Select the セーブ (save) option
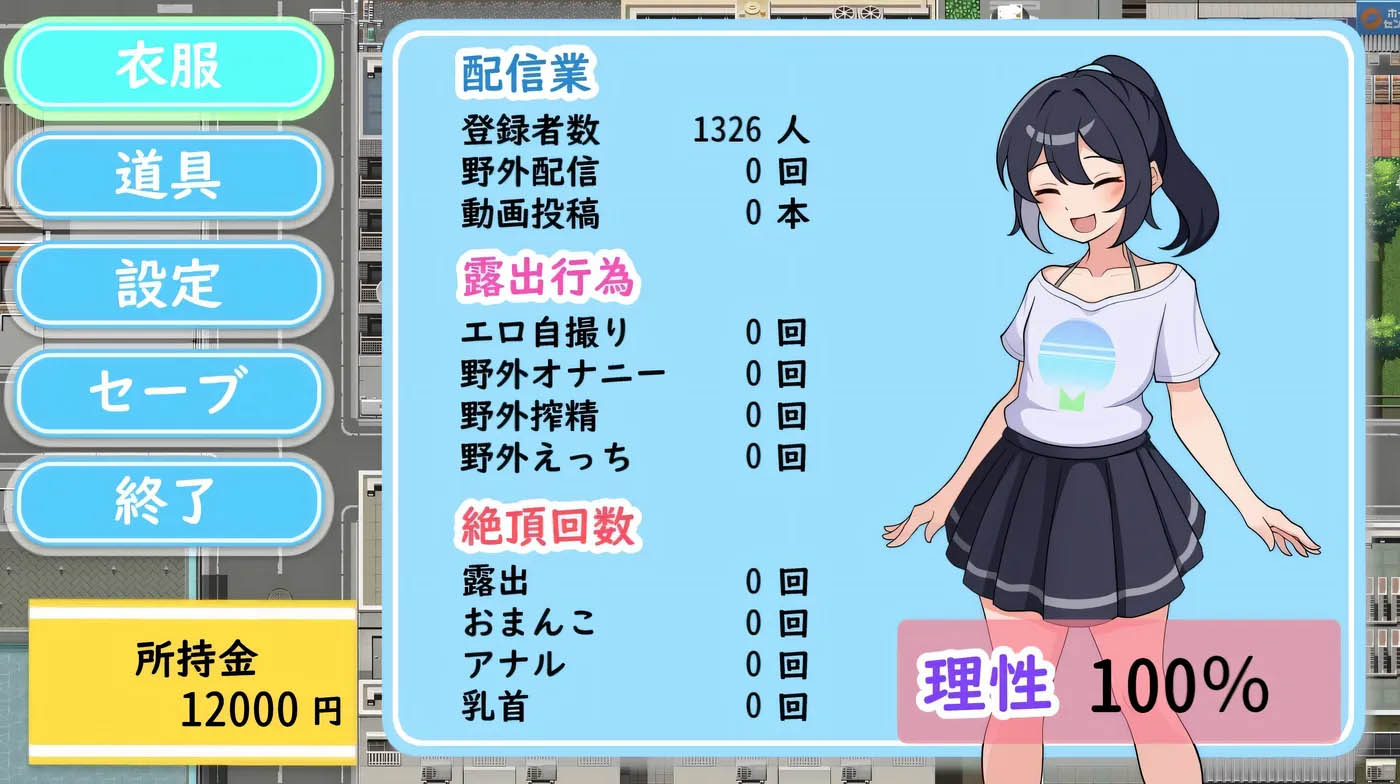1400x784 pixels. [169, 393]
